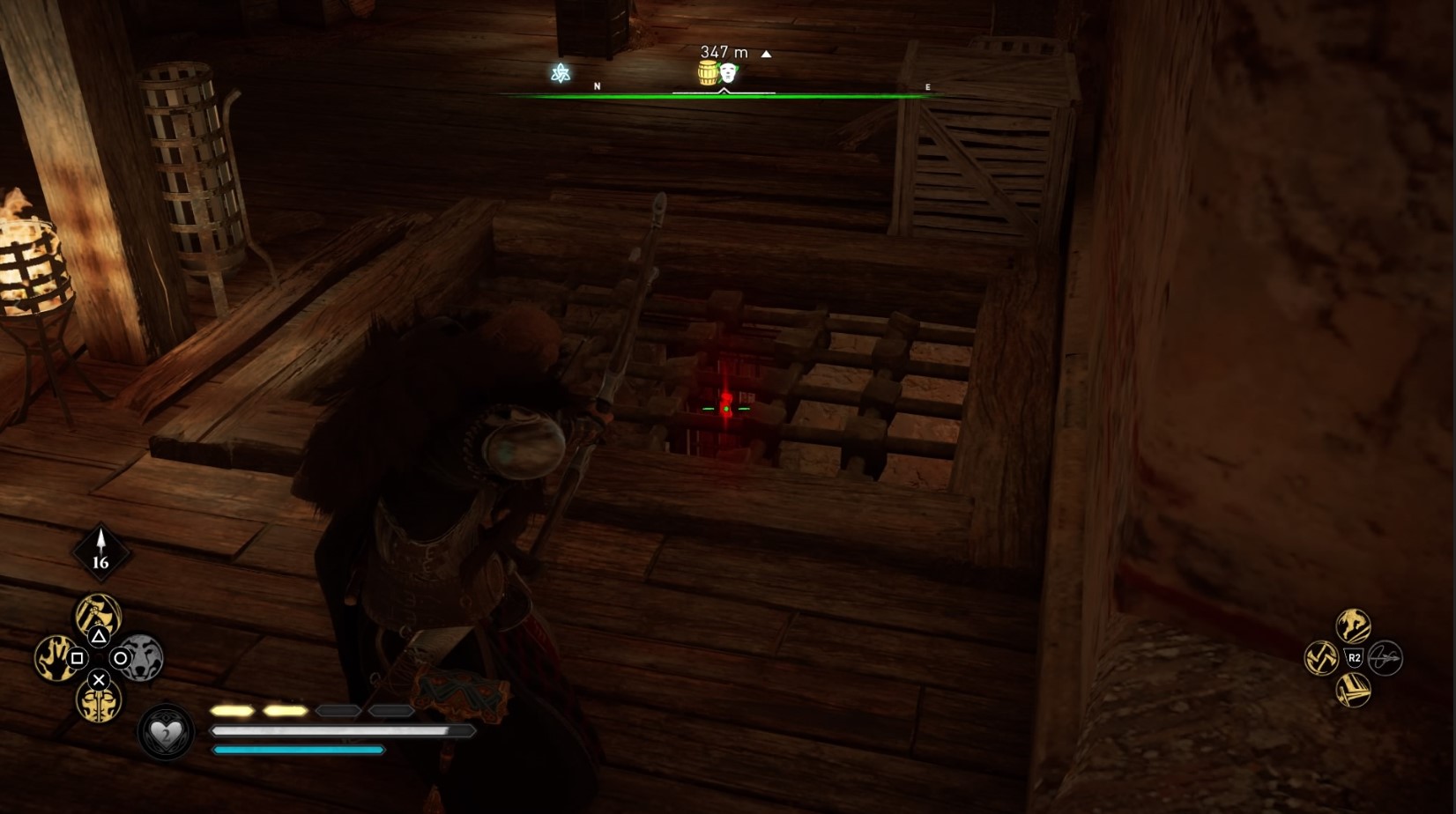The height and width of the screenshot is (814, 1456).
Task: Expand the upward elevation arrow beside 347 m
Action: click(x=764, y=54)
